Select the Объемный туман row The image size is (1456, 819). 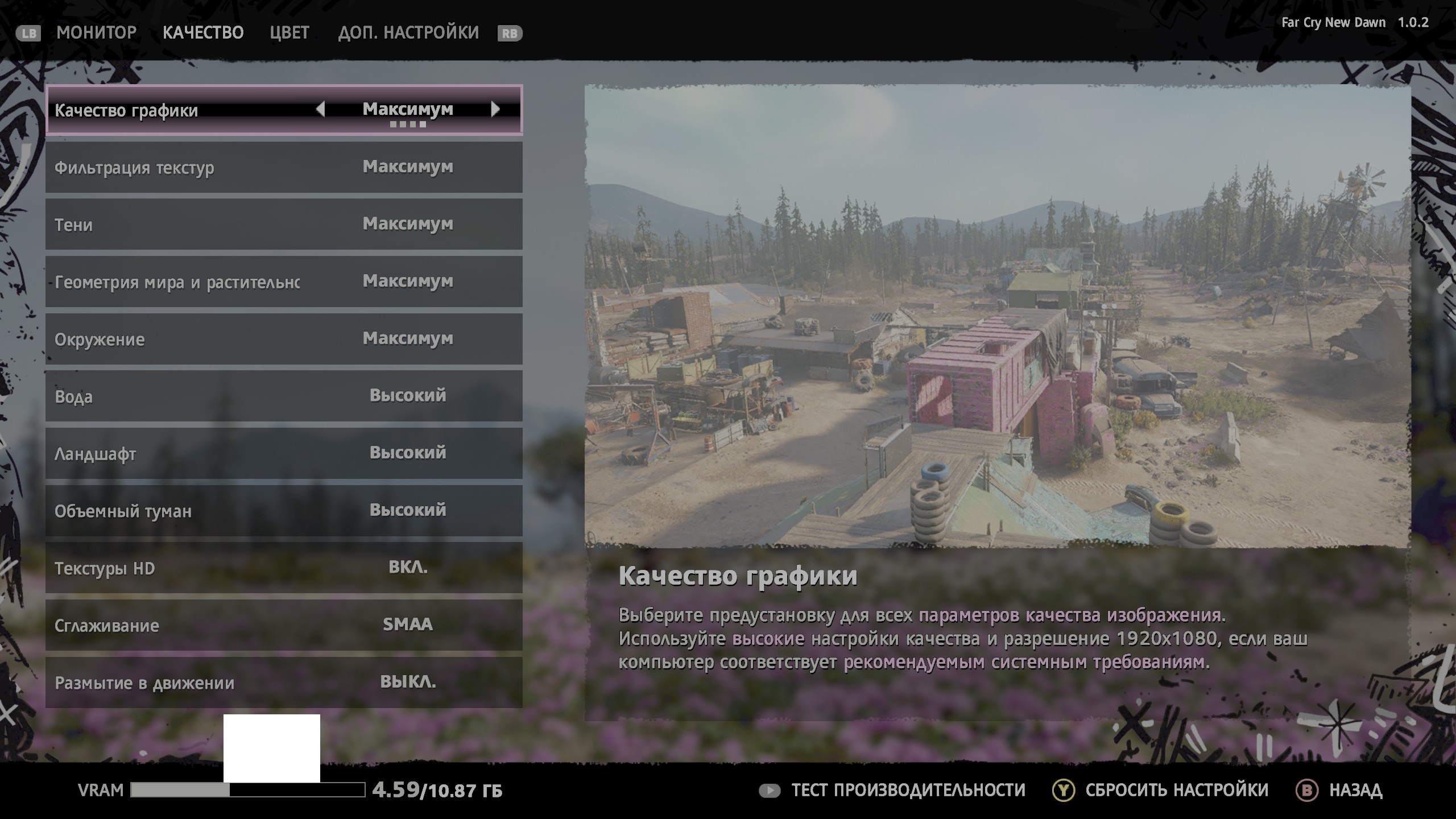tap(283, 511)
